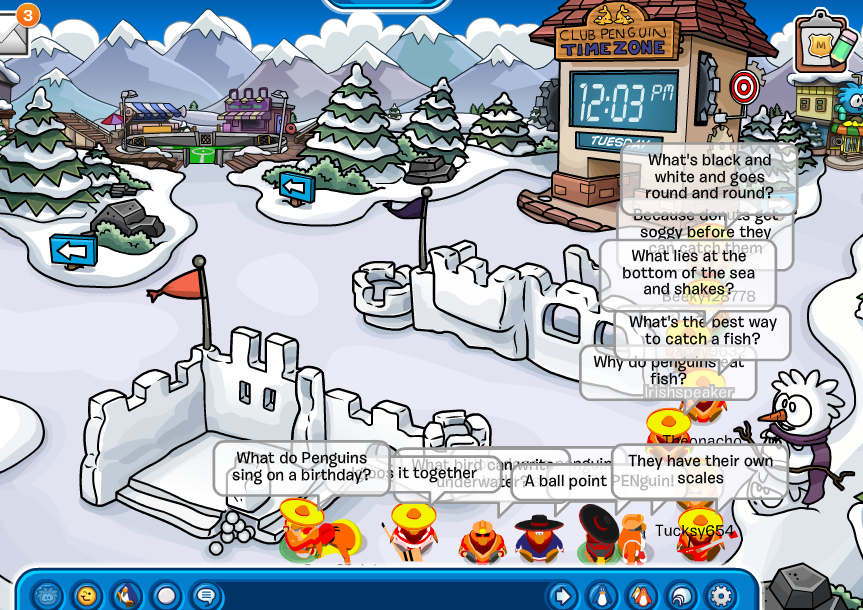Go to your igloo
Viewport: 863px width, 610px height.
(681, 596)
